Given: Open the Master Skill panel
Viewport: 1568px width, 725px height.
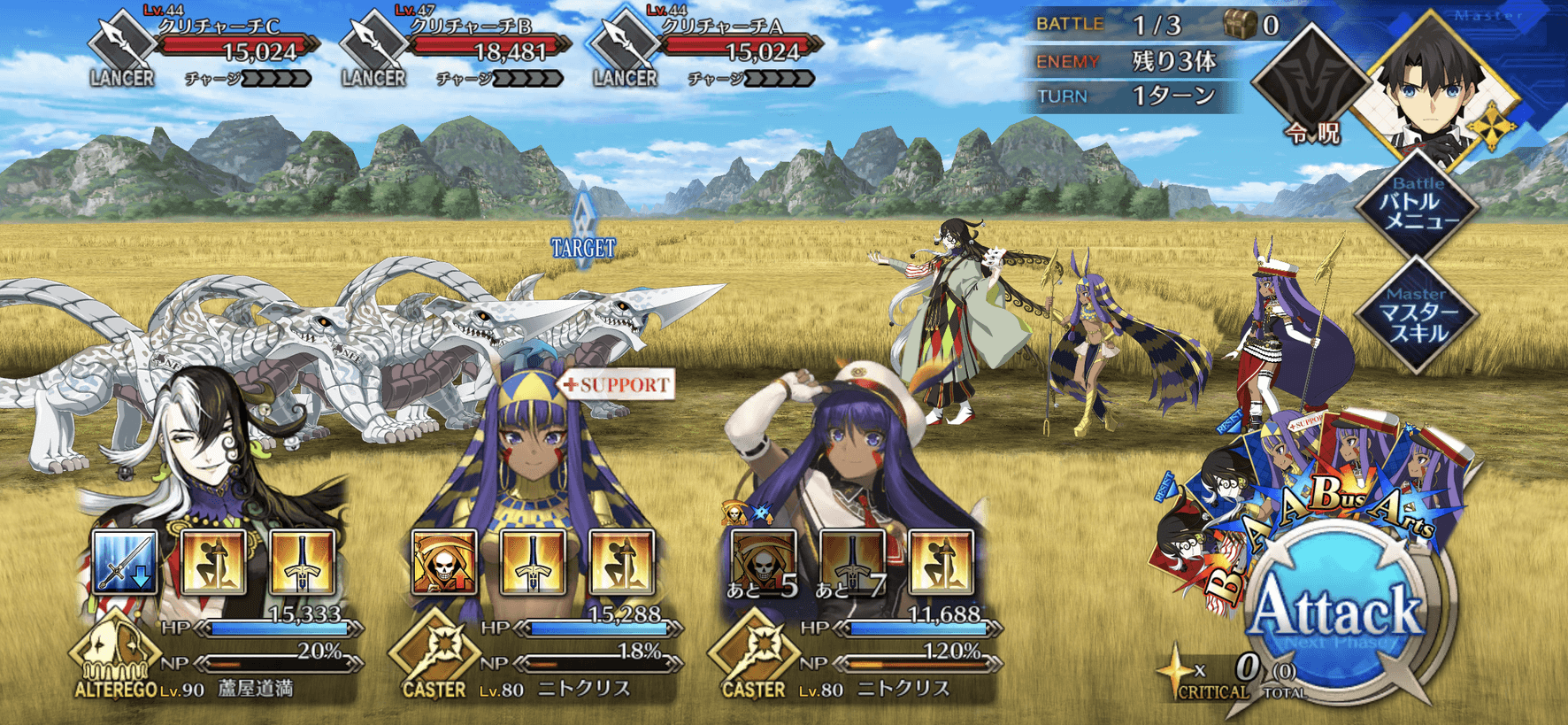Looking at the screenshot, I should point(1418,316).
